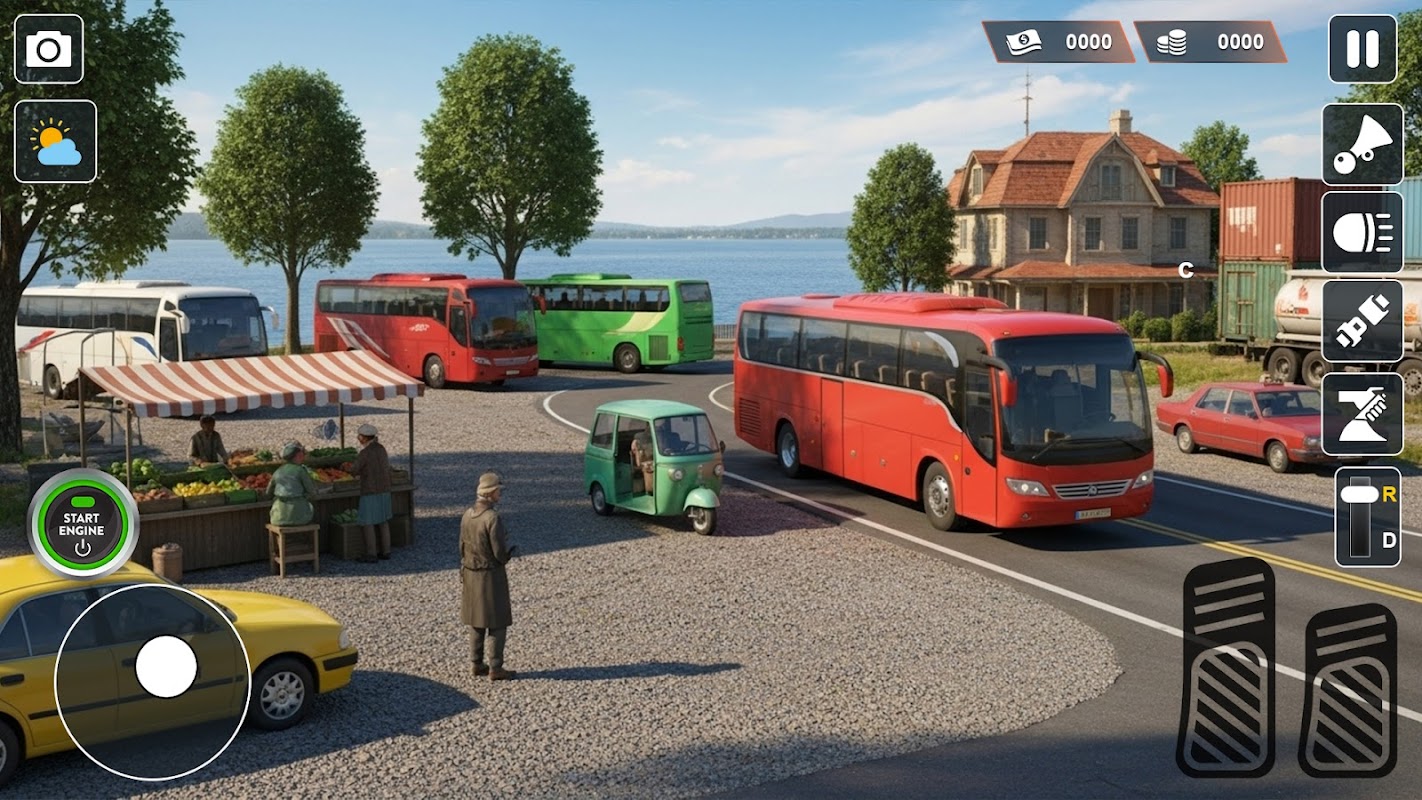The image size is (1422, 800).
Task: Open the coin stack balance panel
Action: coord(1210,42)
